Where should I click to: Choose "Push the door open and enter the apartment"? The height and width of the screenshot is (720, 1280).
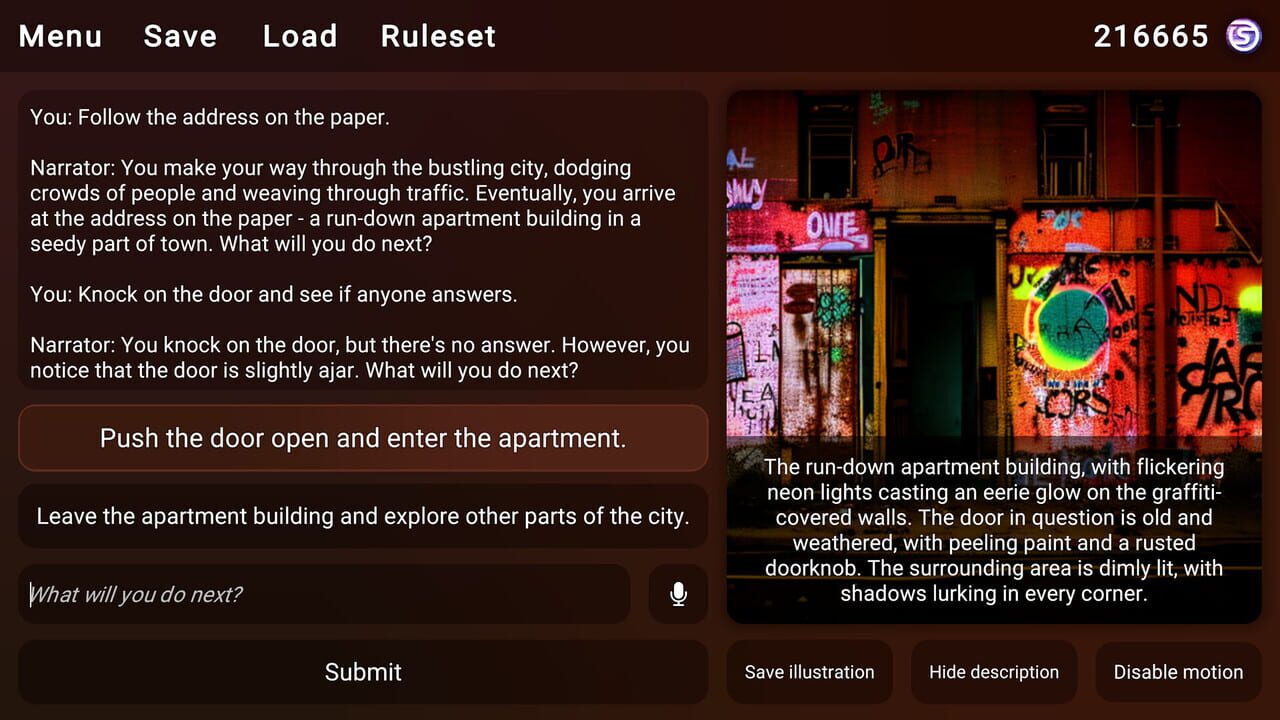(362, 437)
